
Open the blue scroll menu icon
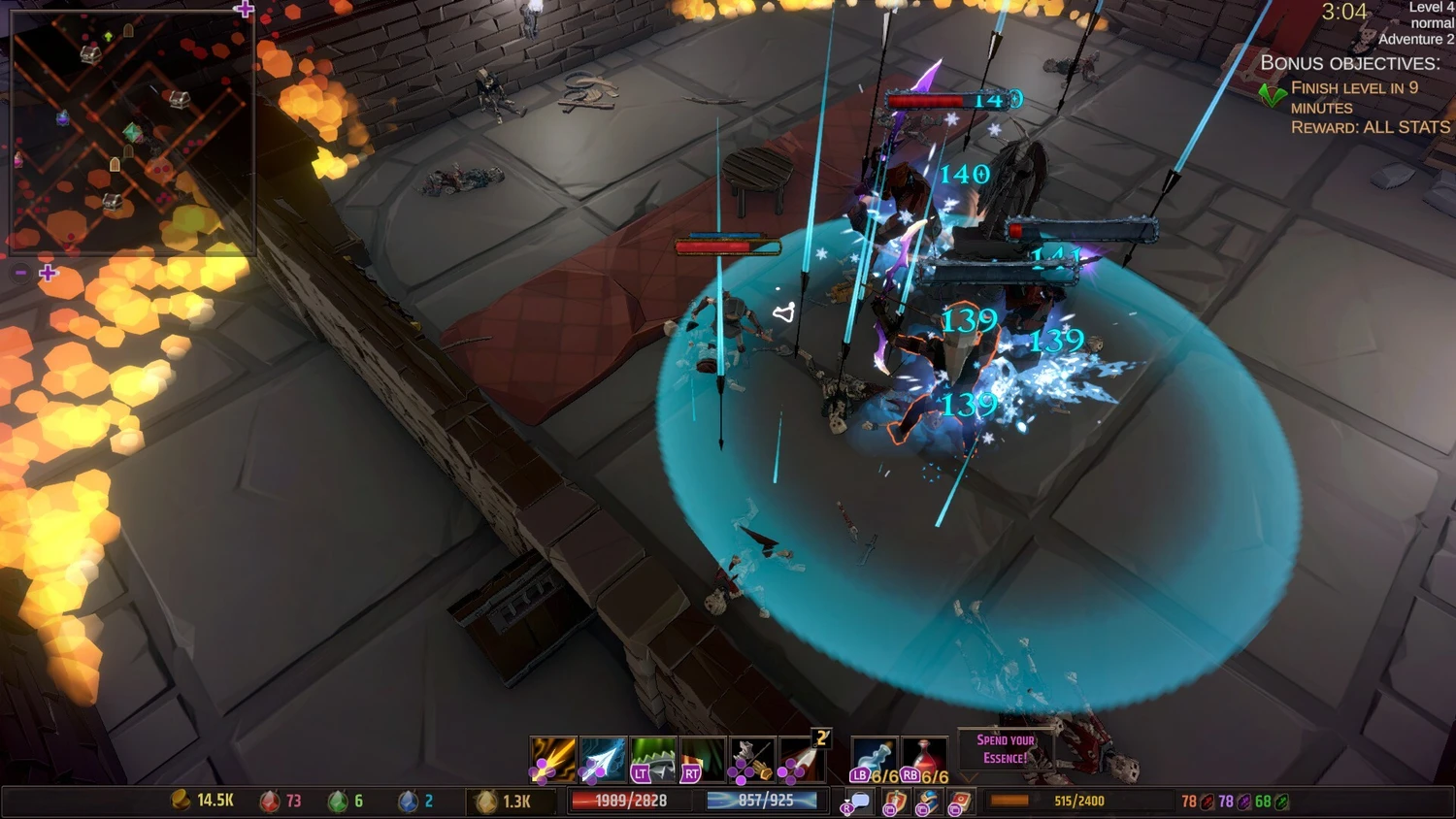click(927, 803)
